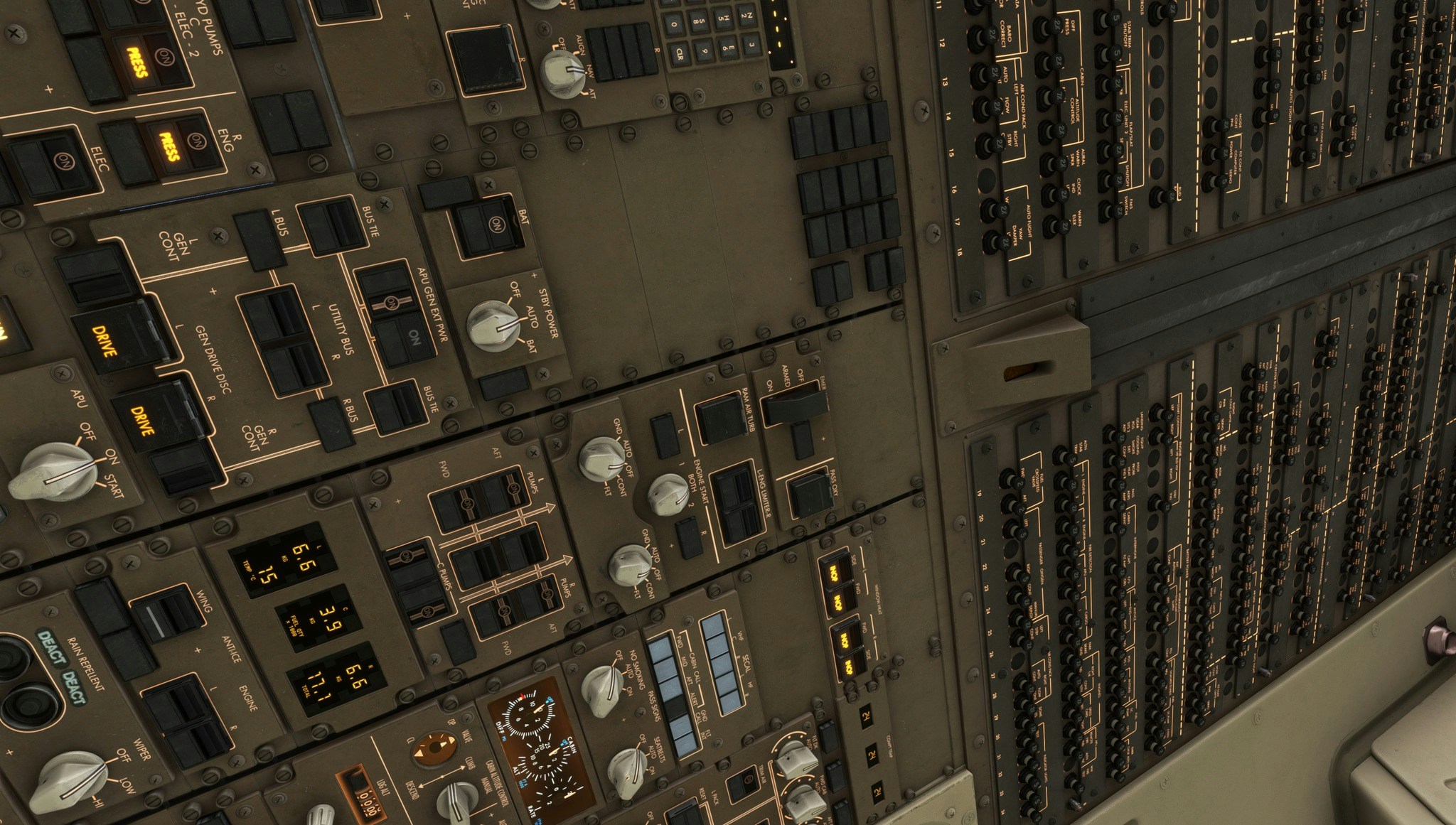Toggle the EXT PWR ON switch

[407, 339]
